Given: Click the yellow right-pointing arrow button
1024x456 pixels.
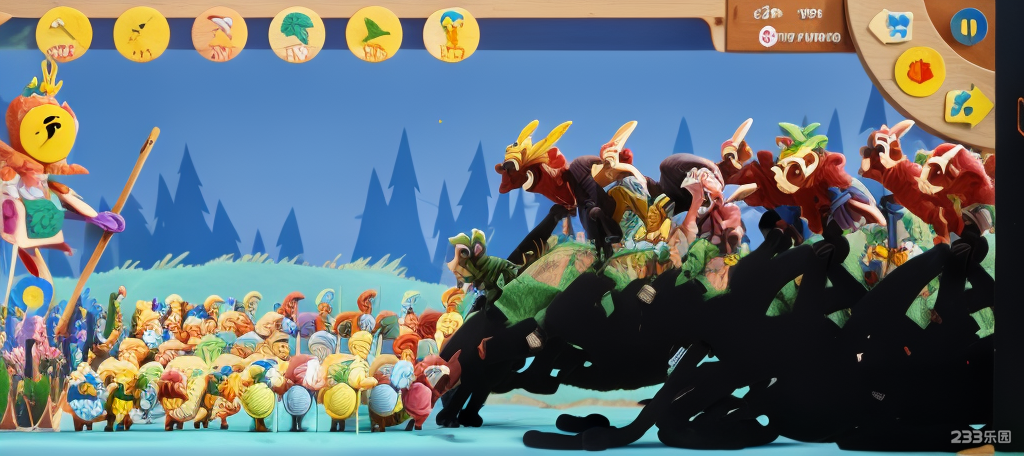Looking at the screenshot, I should tap(967, 105).
